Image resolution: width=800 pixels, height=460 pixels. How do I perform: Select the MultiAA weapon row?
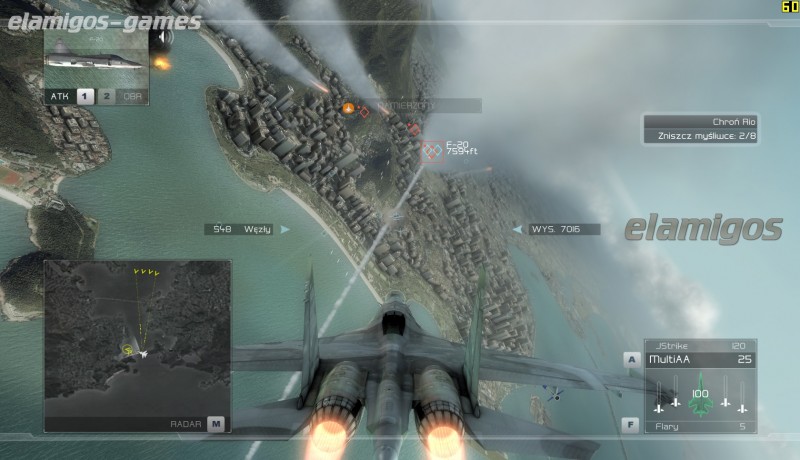click(x=700, y=359)
